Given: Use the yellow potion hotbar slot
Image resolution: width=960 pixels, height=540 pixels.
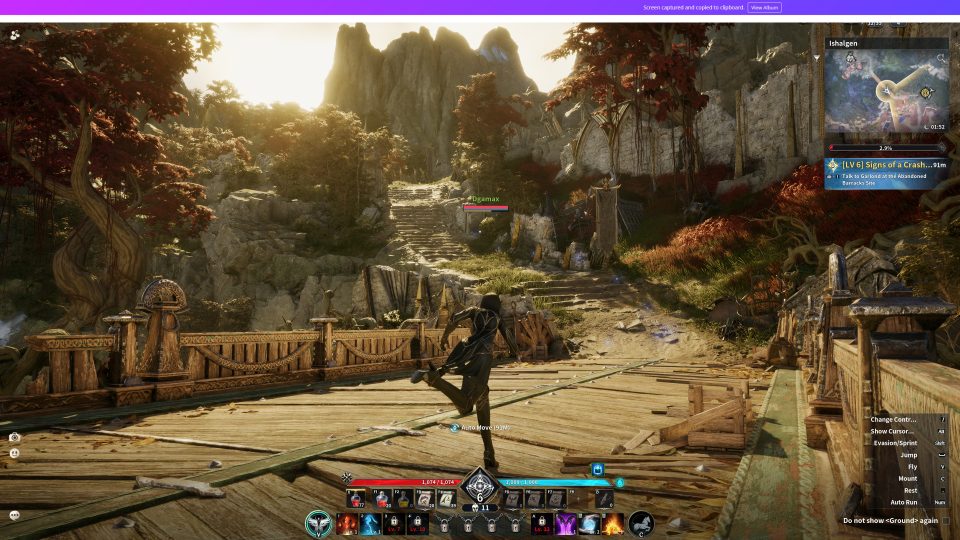Looking at the screenshot, I should (x=402, y=498).
